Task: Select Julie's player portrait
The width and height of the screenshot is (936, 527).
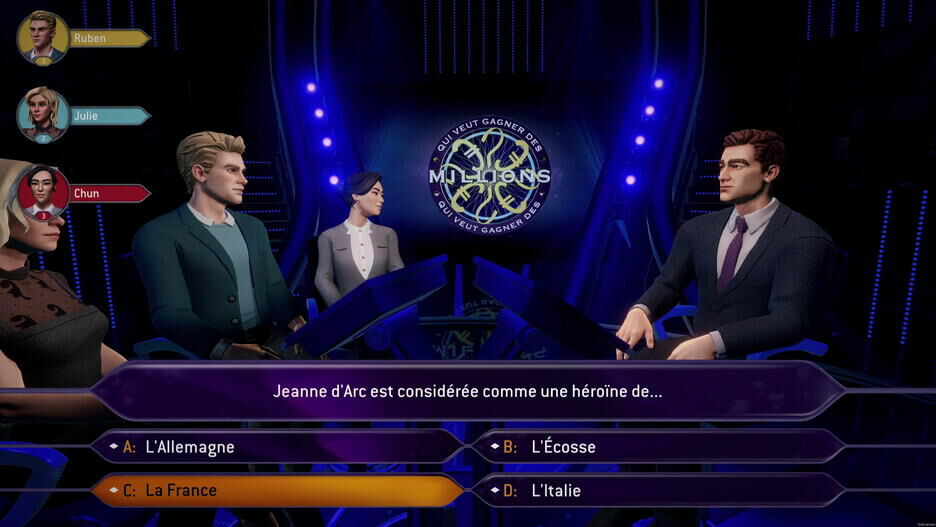Action: click(43, 115)
